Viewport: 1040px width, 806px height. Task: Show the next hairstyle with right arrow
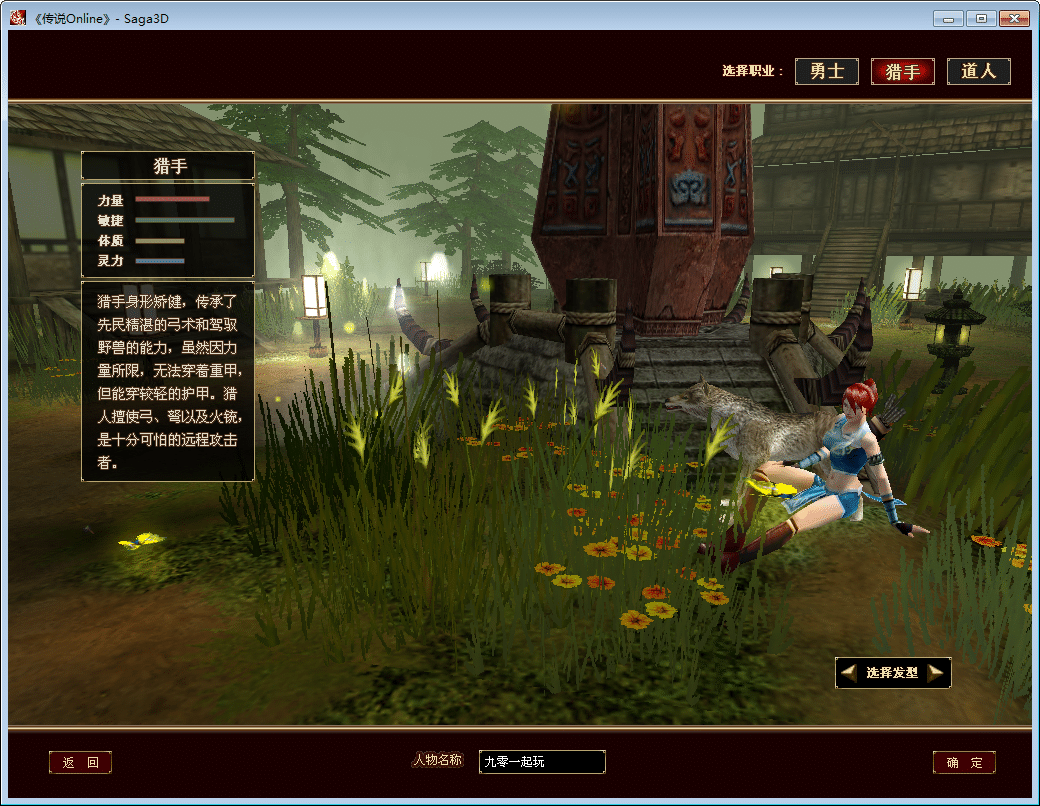pyautogui.click(x=936, y=673)
